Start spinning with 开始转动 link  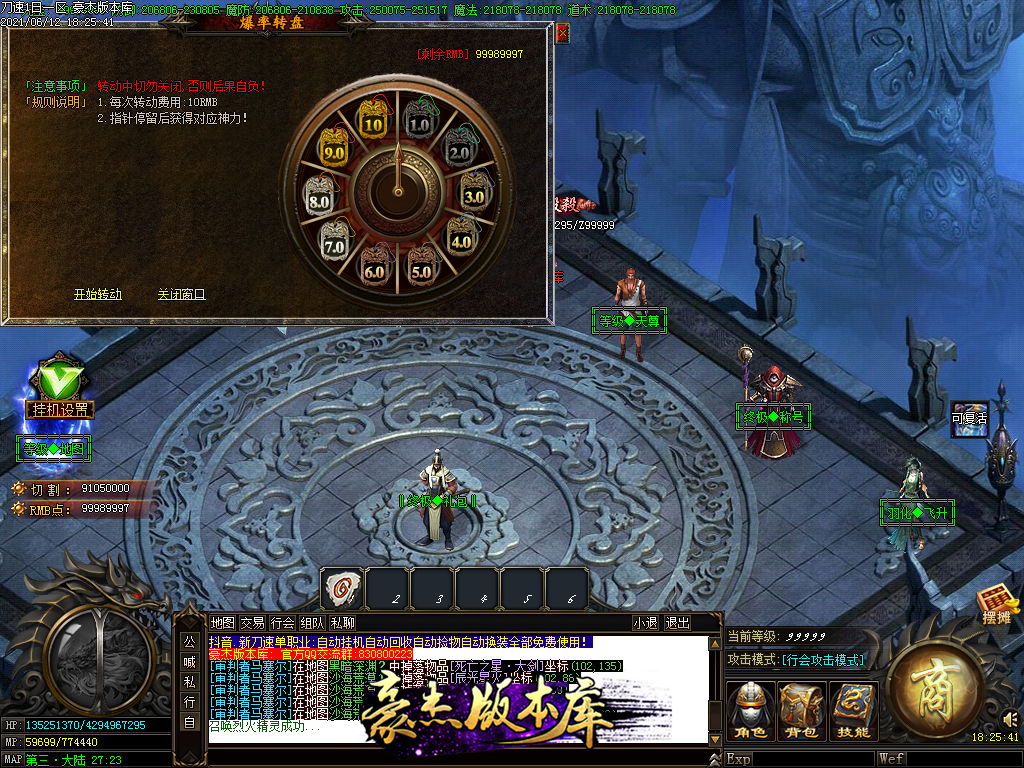[x=98, y=294]
